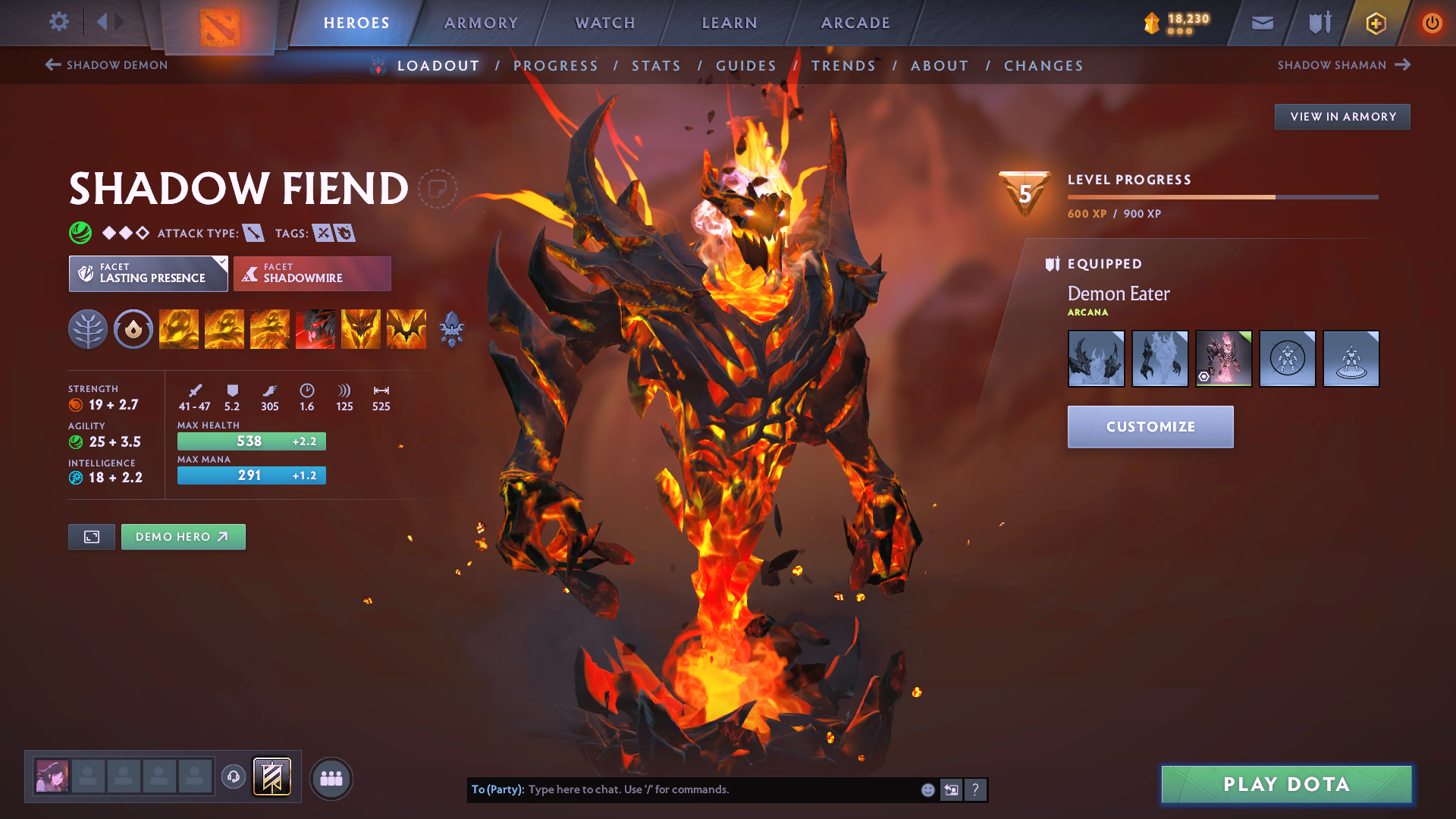Click the headset voice chat icon
1456x819 pixels.
click(x=233, y=777)
